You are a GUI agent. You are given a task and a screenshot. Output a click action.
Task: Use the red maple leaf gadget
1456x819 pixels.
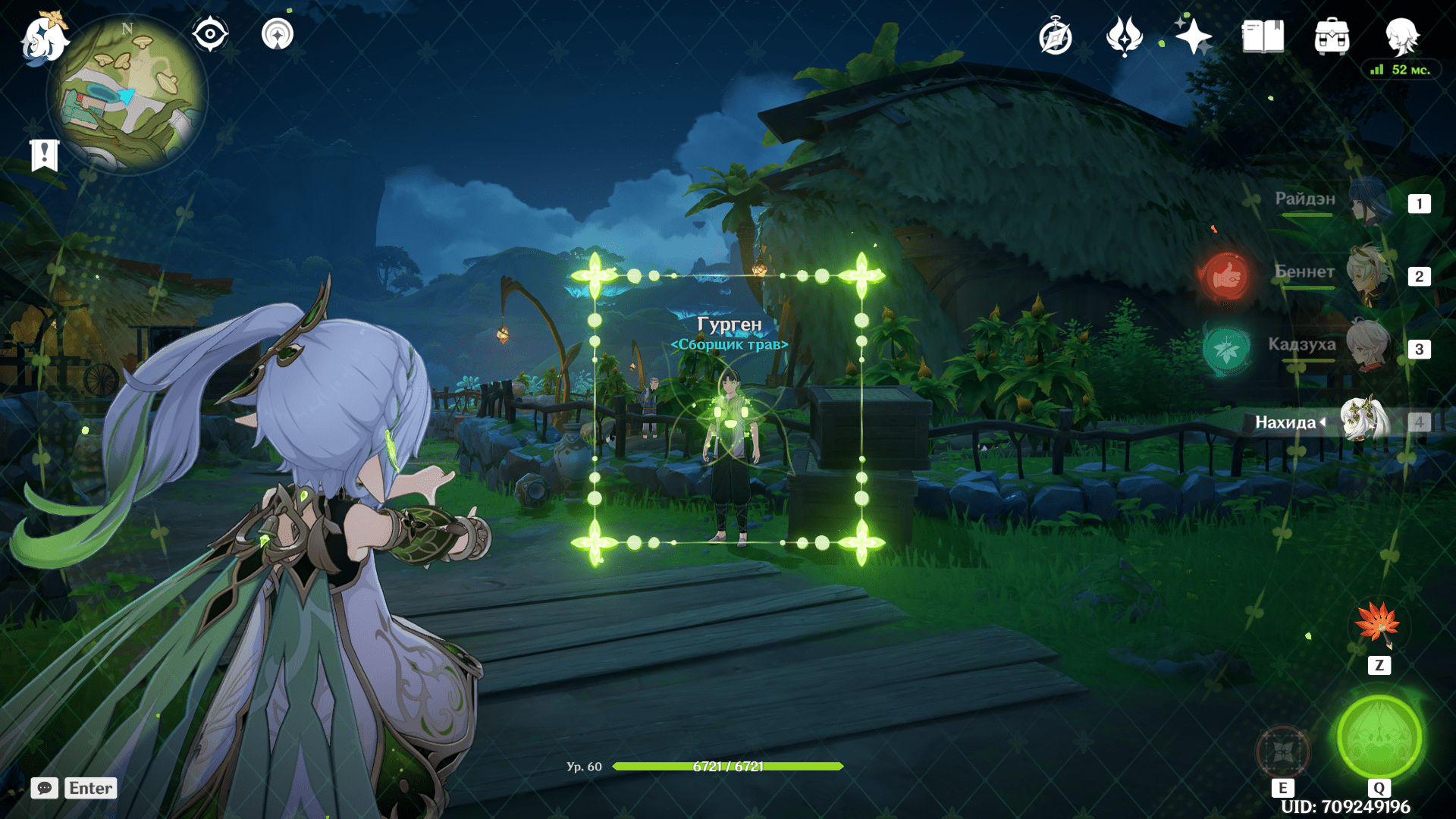[x=1378, y=623]
